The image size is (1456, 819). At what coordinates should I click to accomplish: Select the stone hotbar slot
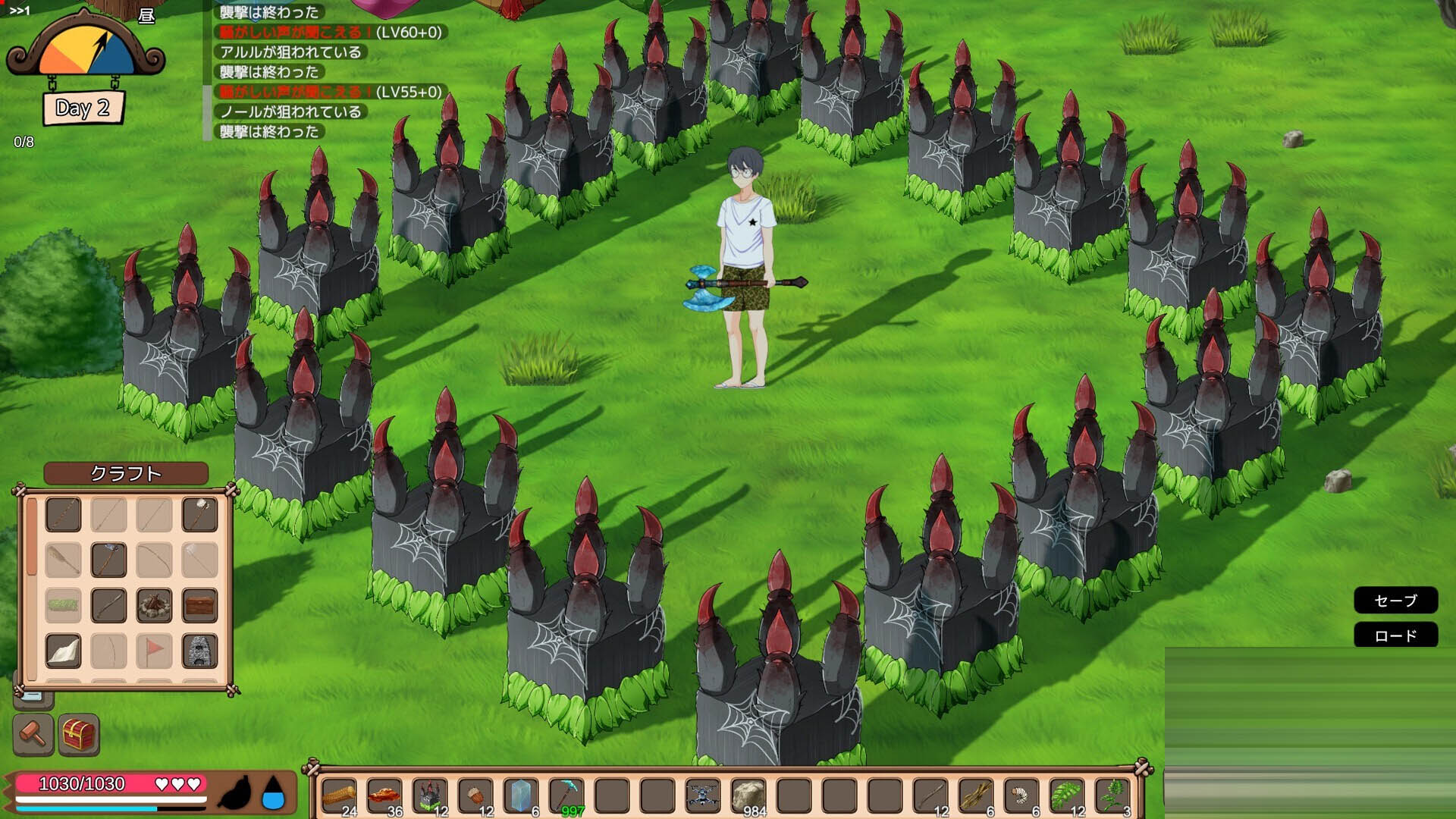pos(748,796)
